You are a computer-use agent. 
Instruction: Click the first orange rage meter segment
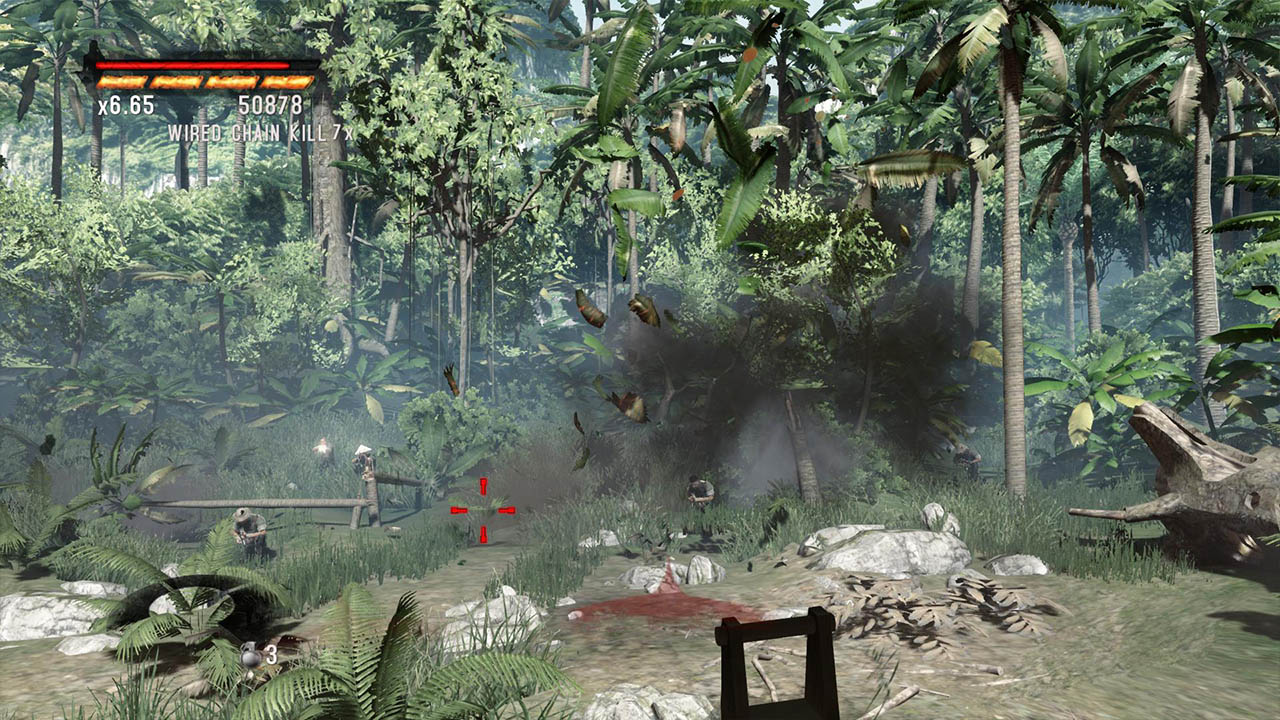[x=121, y=81]
